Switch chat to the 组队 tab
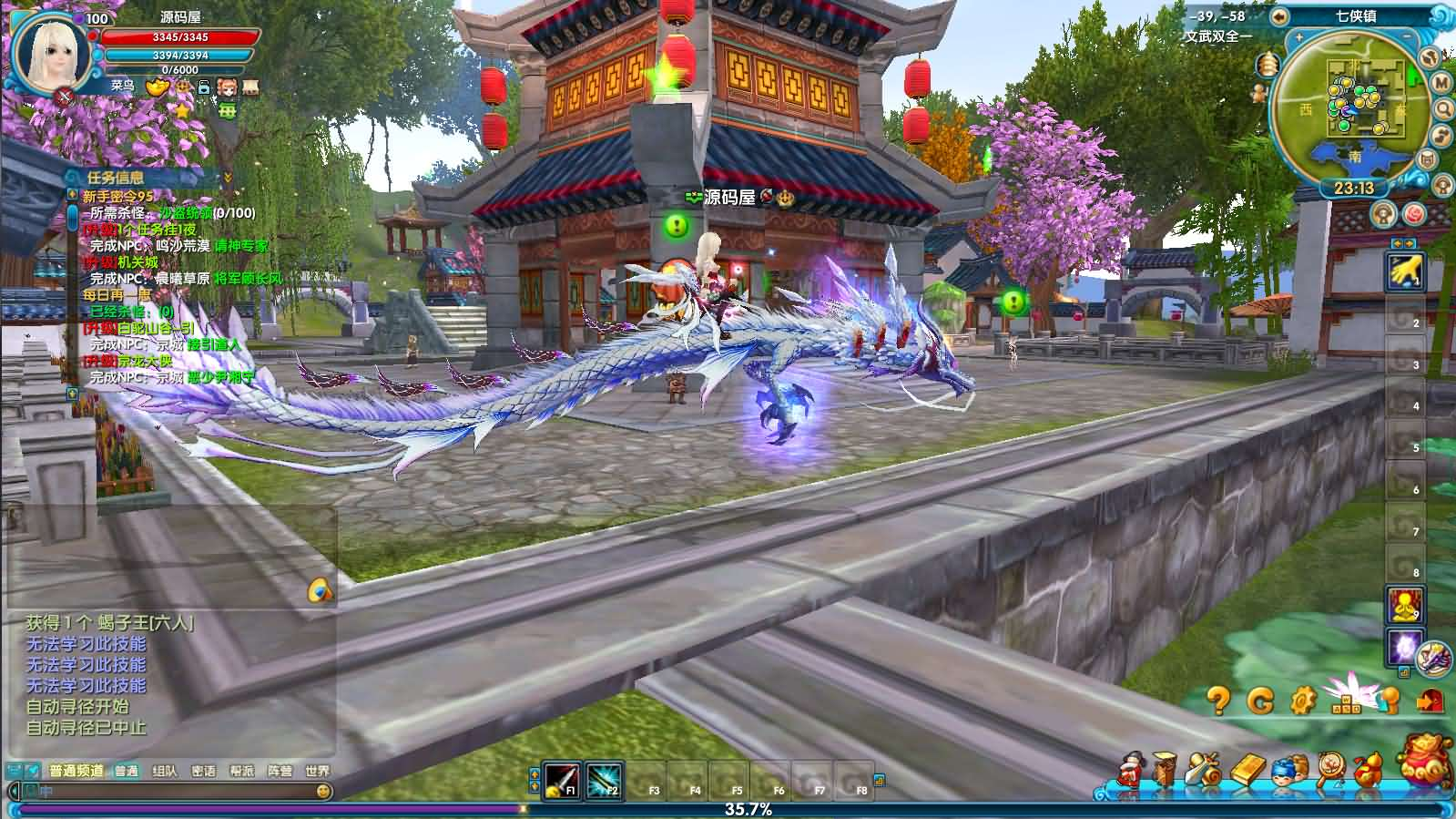This screenshot has width=1456, height=819. (165, 771)
